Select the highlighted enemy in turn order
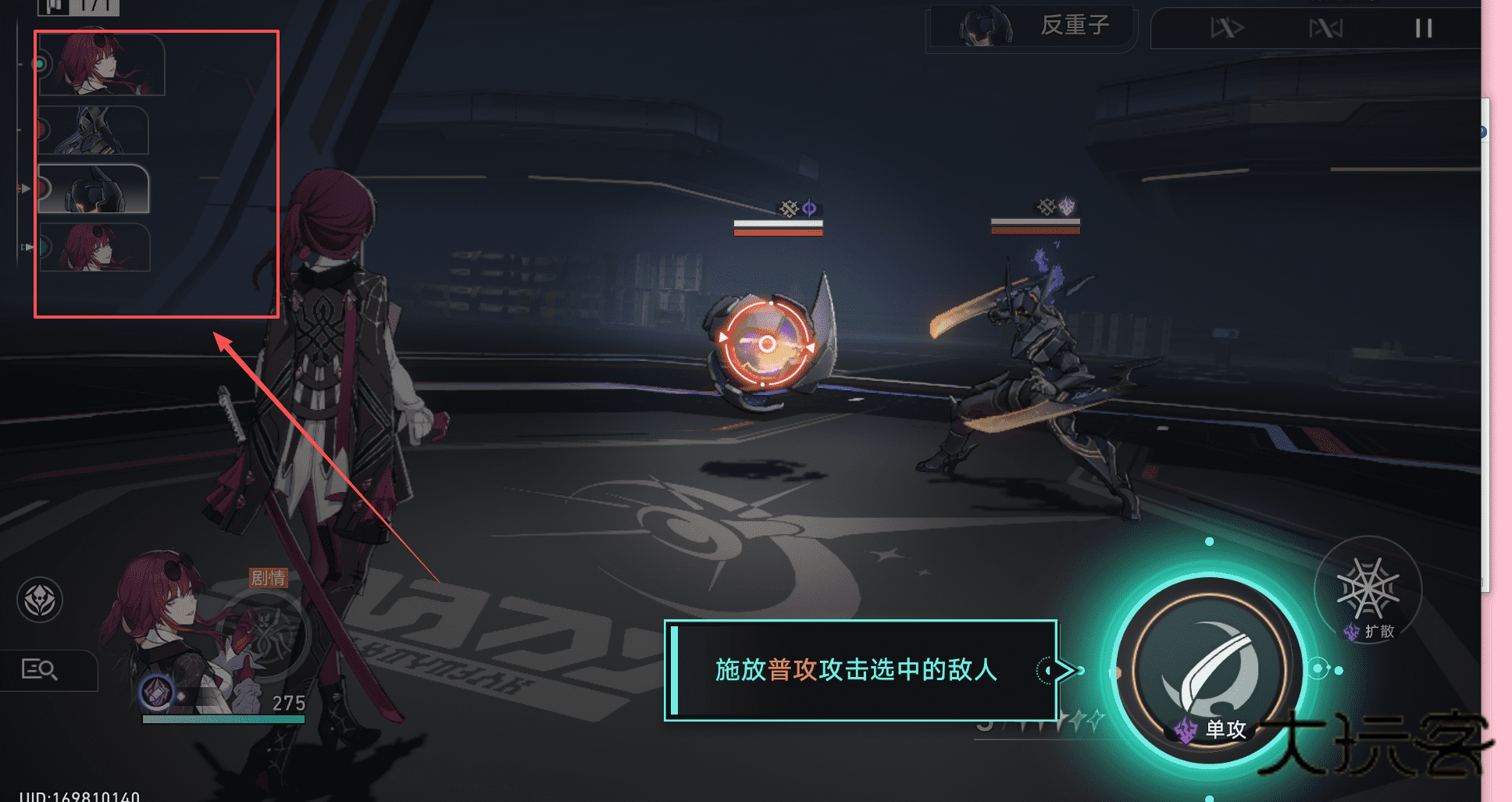Screen dimensions: 1512x802 [94, 190]
